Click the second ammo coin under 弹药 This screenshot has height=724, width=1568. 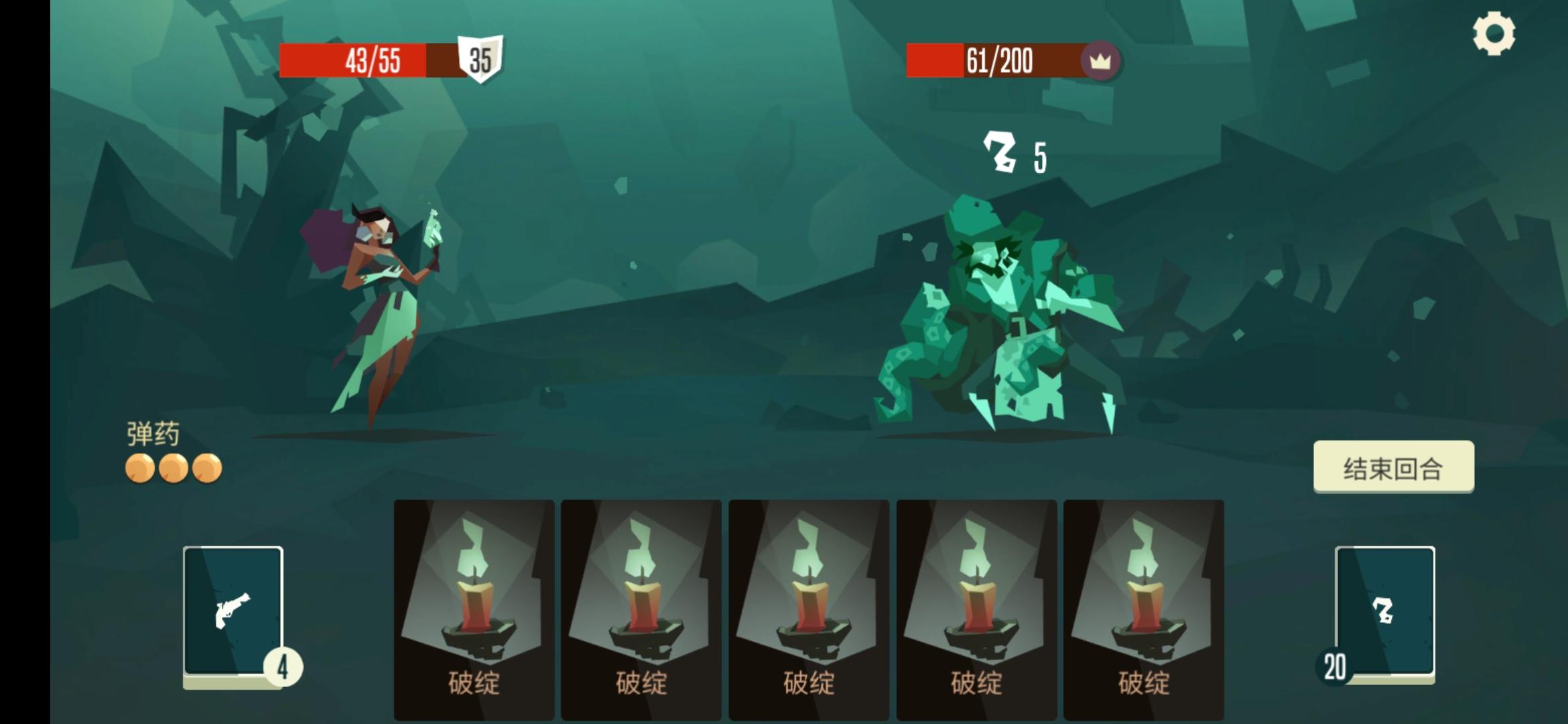click(174, 468)
